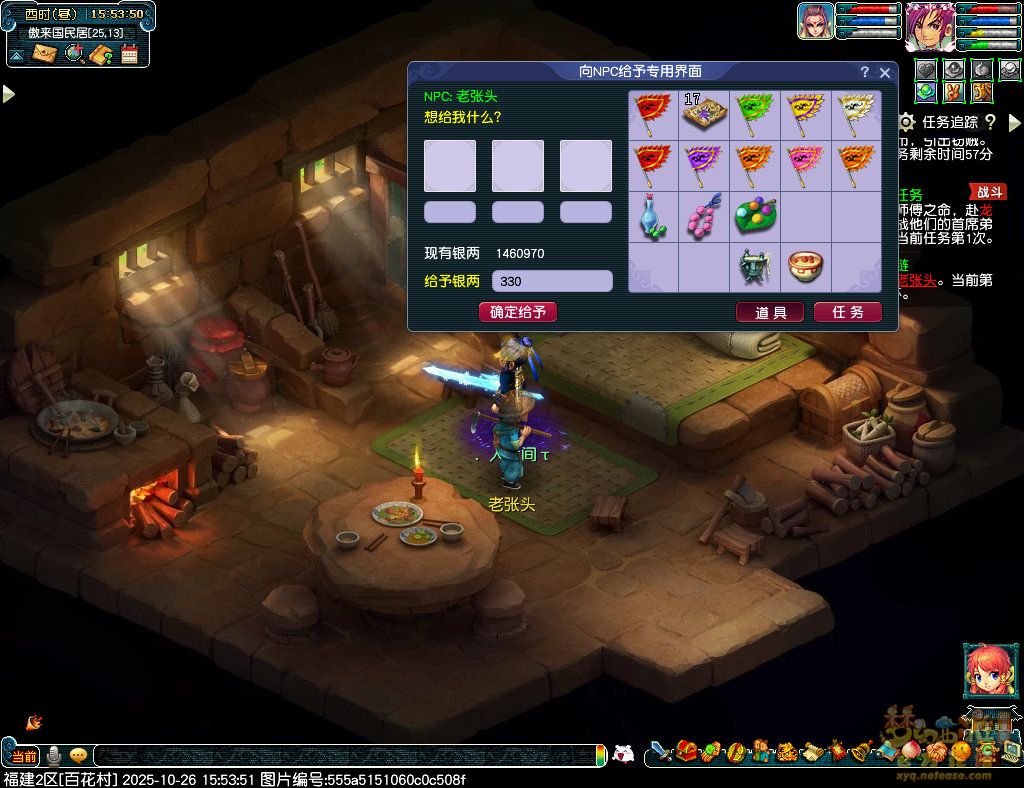
Task: Click the sword icon in bottom toolbar
Action: [661, 751]
